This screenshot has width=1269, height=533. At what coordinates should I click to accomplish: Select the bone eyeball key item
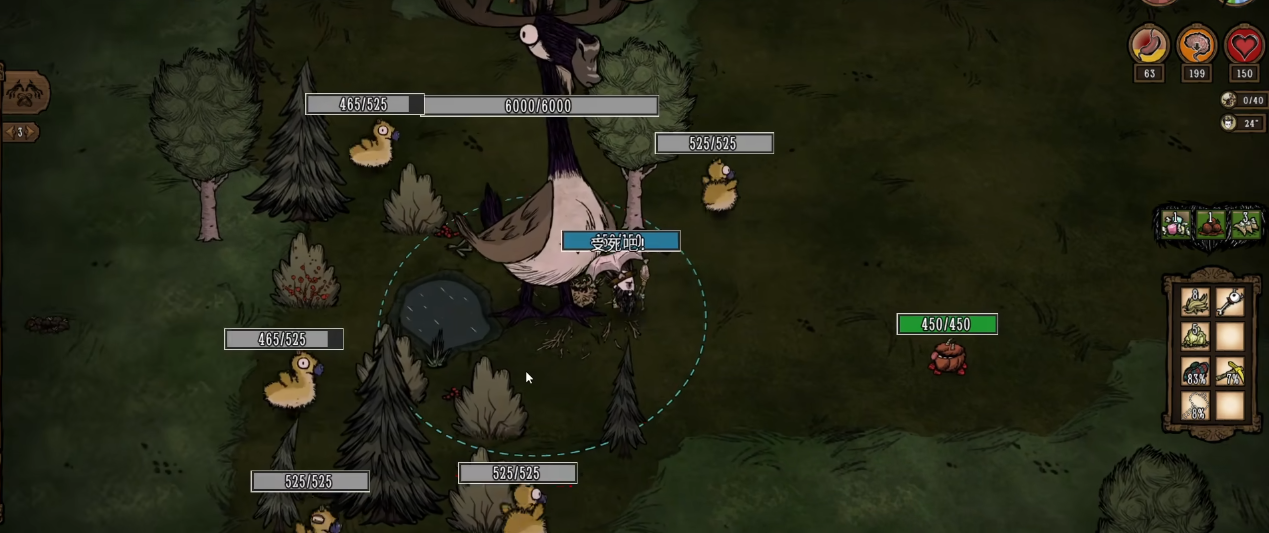(x=1230, y=301)
